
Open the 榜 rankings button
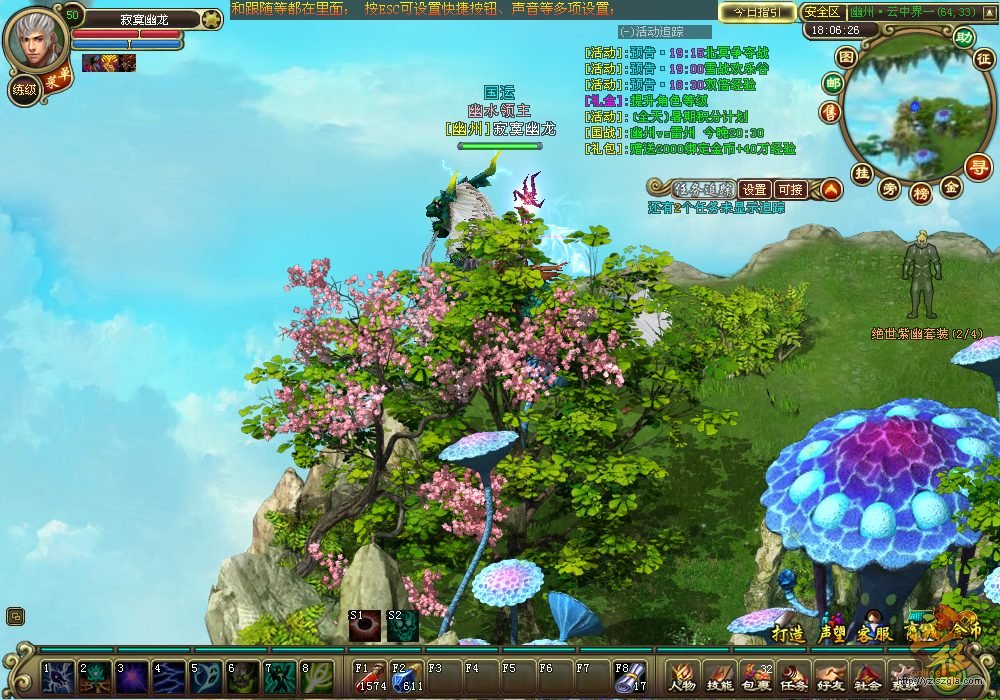[x=920, y=193]
